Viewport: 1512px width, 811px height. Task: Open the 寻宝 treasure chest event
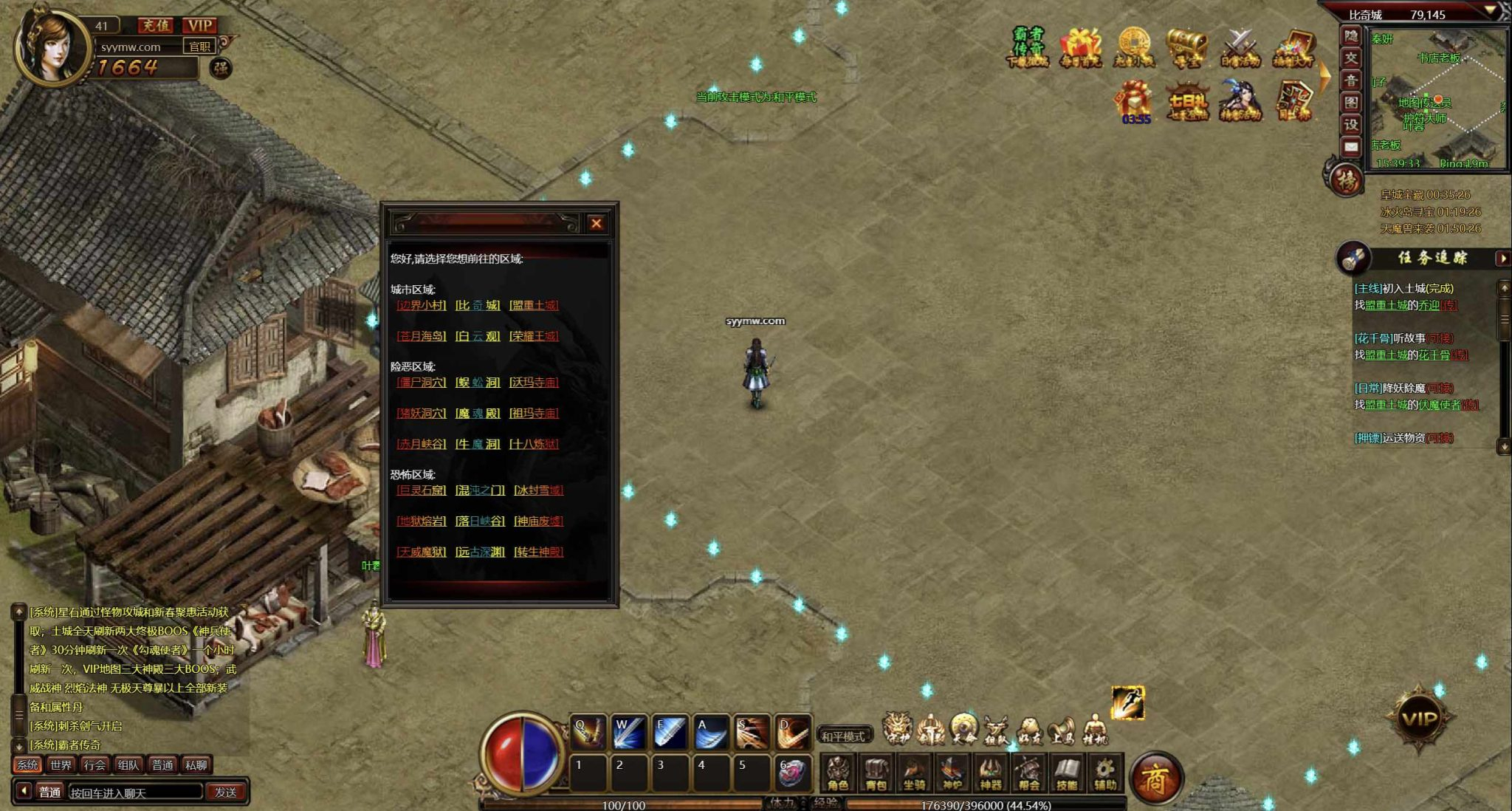[x=1186, y=48]
